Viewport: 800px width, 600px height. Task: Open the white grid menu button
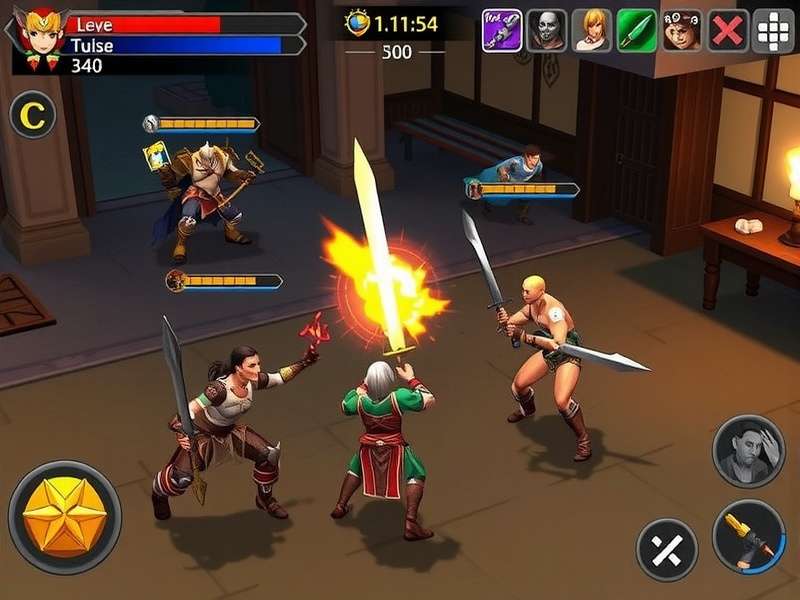pyautogui.click(x=773, y=30)
